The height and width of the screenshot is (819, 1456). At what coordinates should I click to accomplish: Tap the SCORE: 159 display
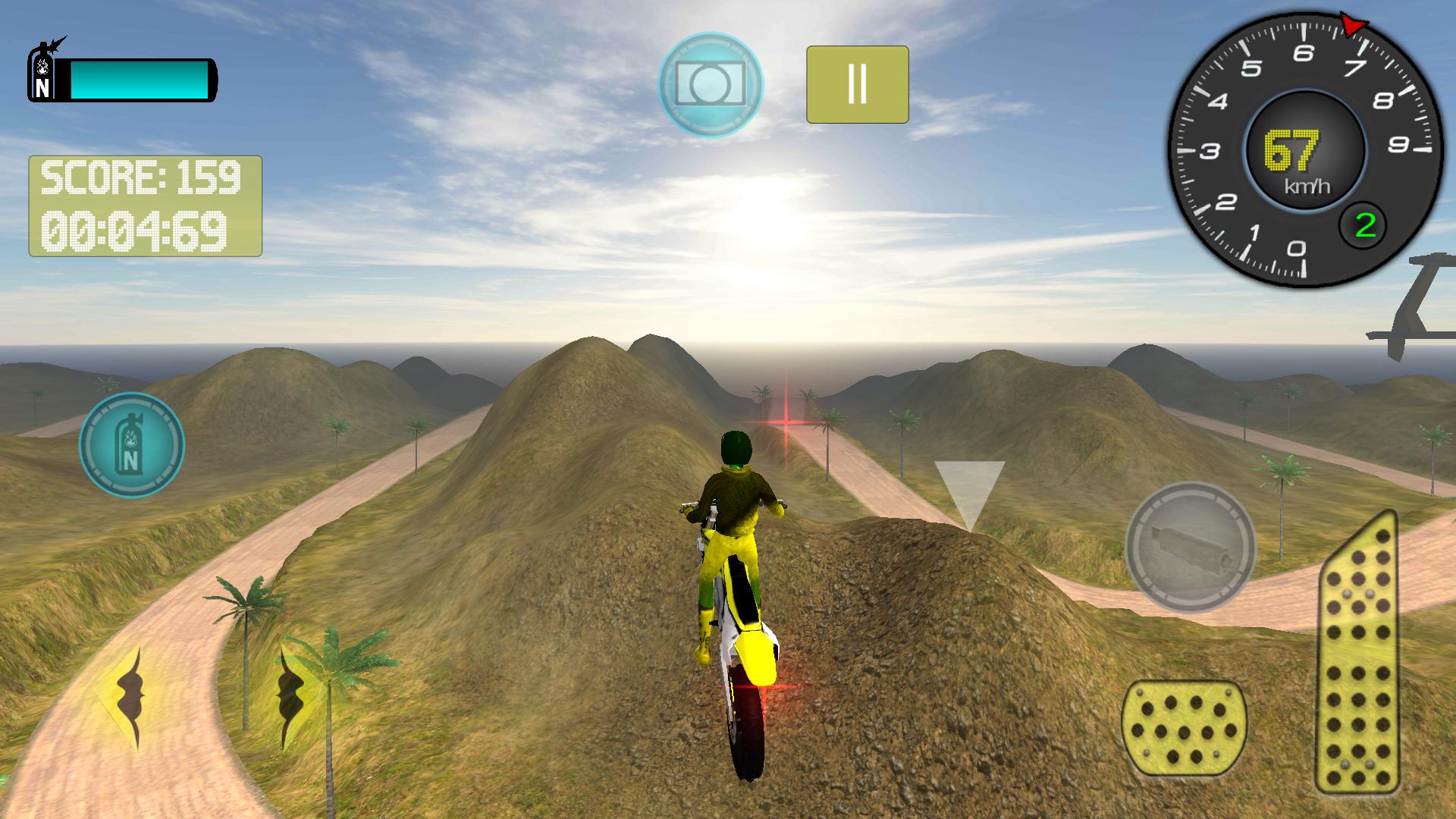coord(140,178)
